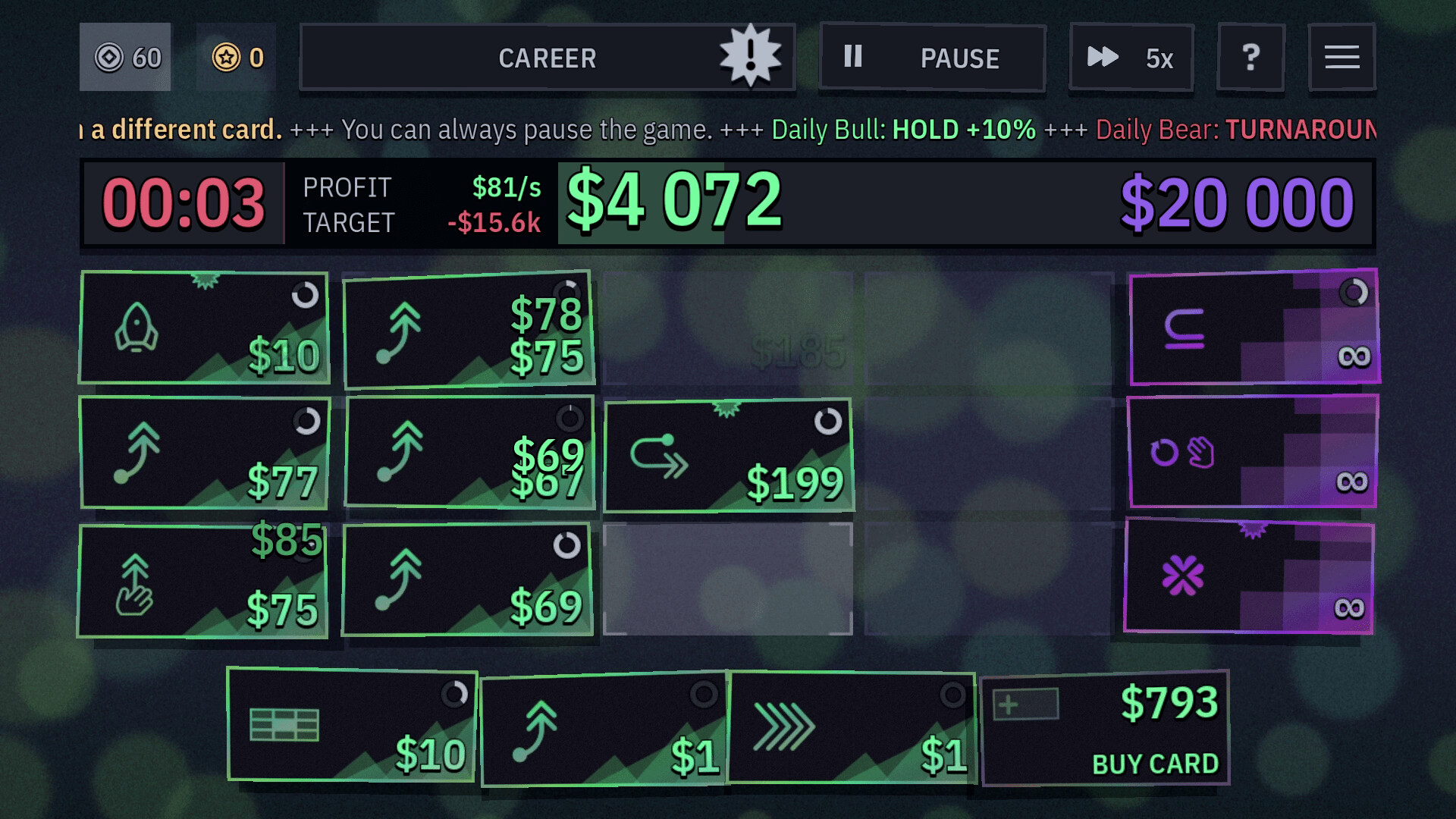Tap the hold-hand card showing $85
The height and width of the screenshot is (819, 1456).
tap(203, 580)
